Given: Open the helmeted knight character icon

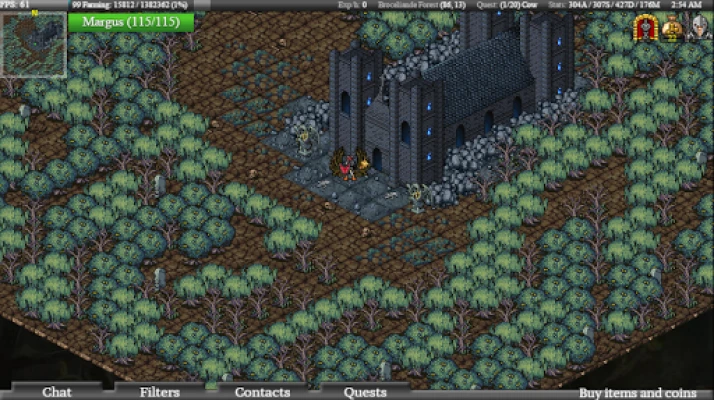Looking at the screenshot, I should pyautogui.click(x=699, y=30).
